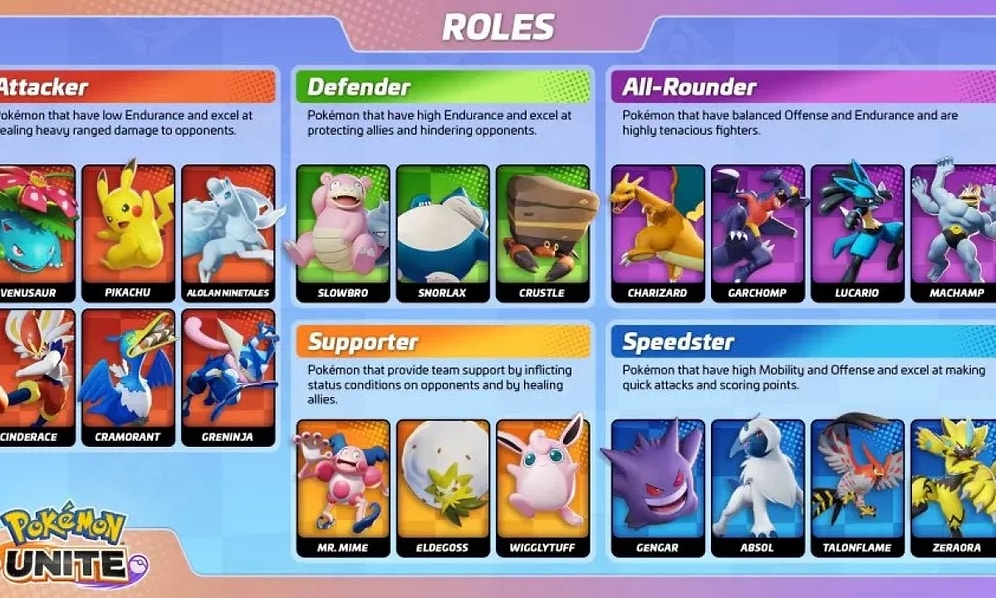Pick the Snorlax card
The height and width of the screenshot is (598, 996).
pyautogui.click(x=442, y=234)
